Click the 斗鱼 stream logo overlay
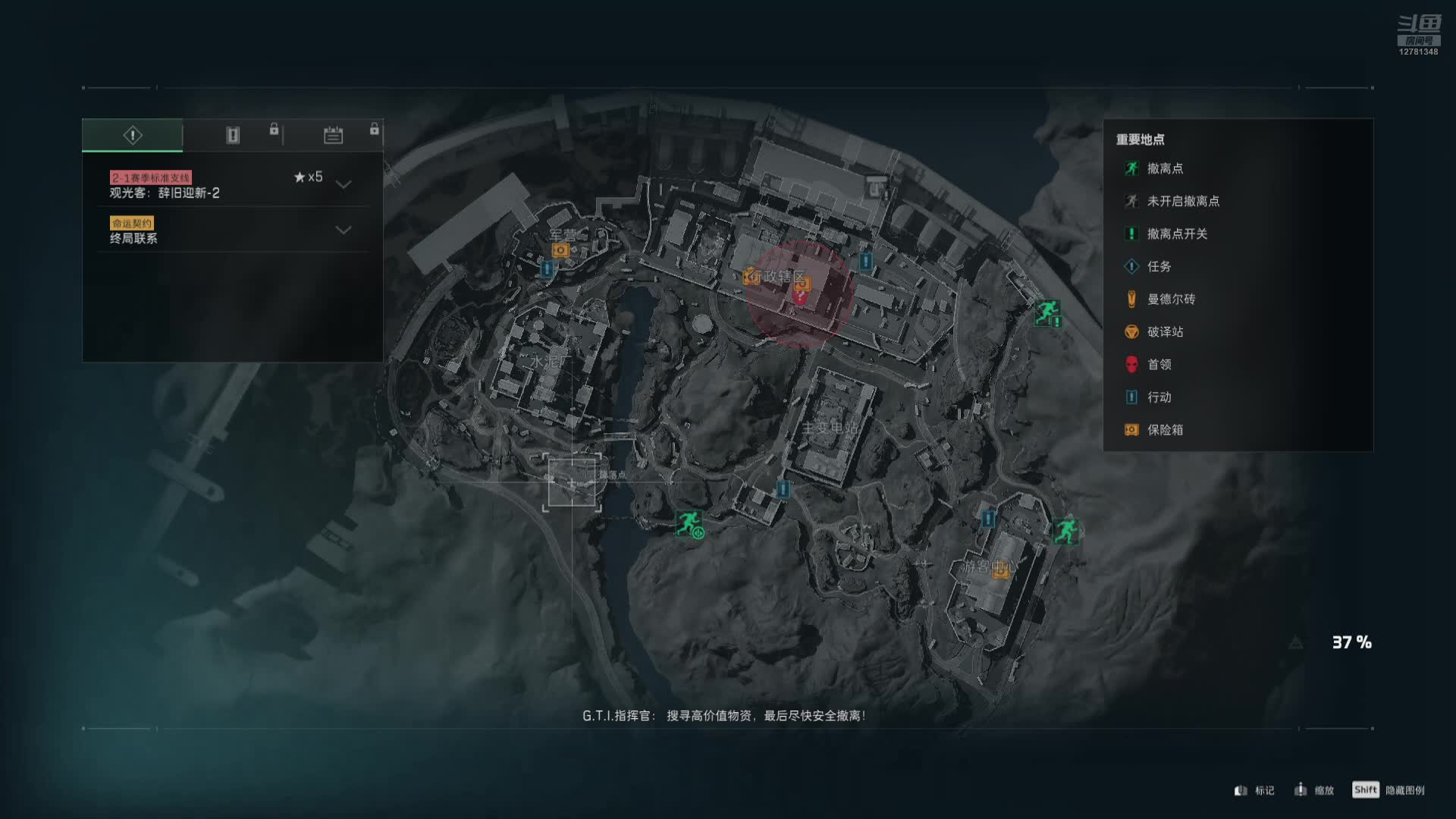Image resolution: width=1456 pixels, height=819 pixels. [1418, 34]
